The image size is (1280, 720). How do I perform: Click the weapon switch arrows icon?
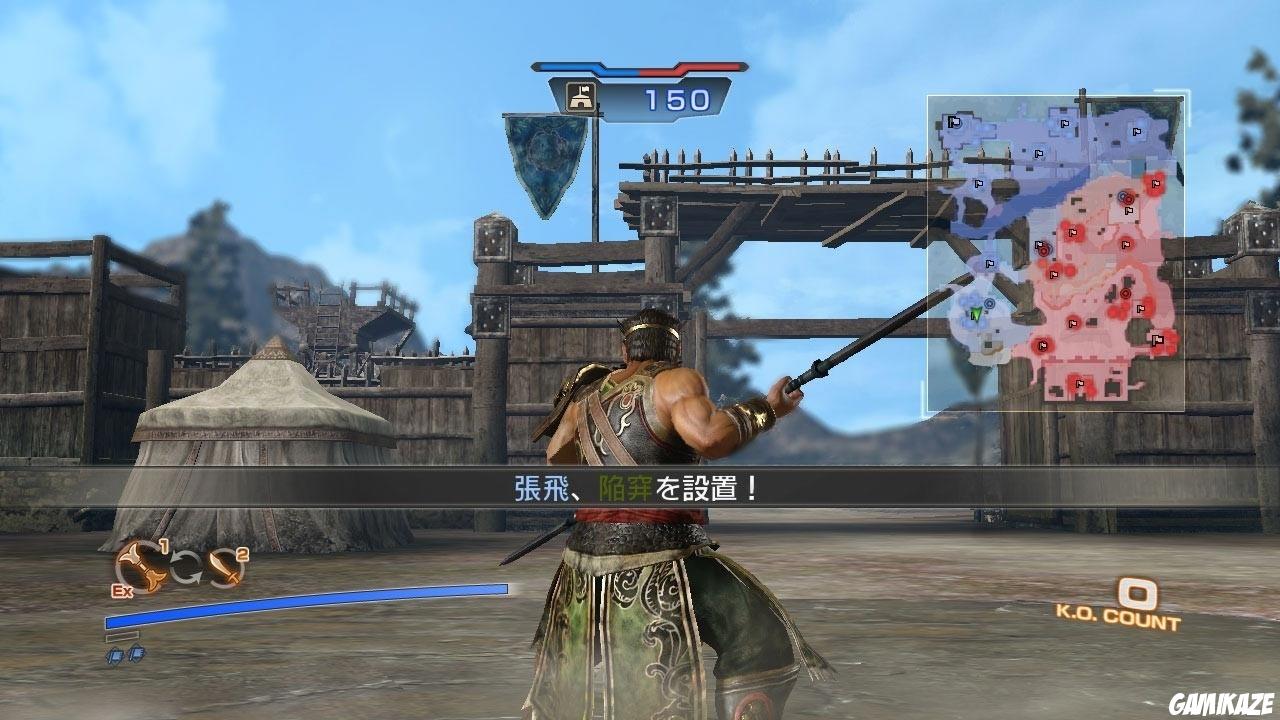pyautogui.click(x=186, y=567)
